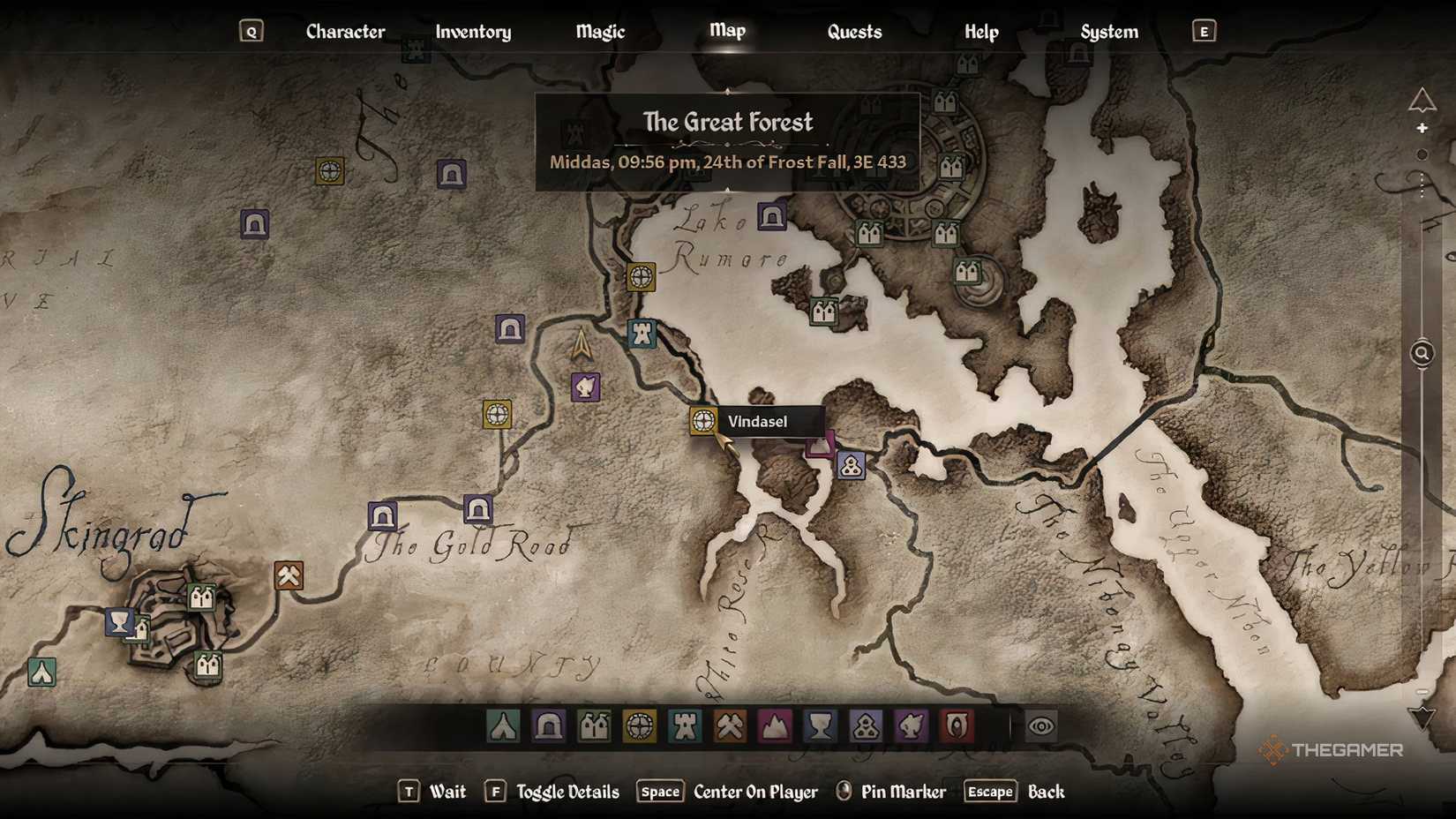Select the red Oblivion Gate filter icon
The width and height of the screenshot is (1456, 819).
956,726
